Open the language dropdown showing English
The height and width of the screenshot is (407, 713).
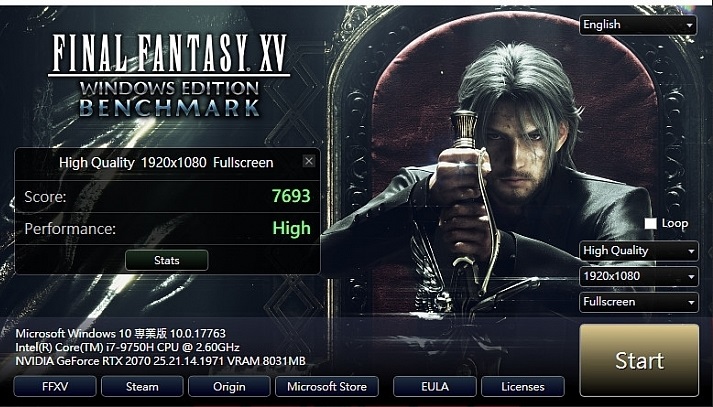tap(638, 25)
